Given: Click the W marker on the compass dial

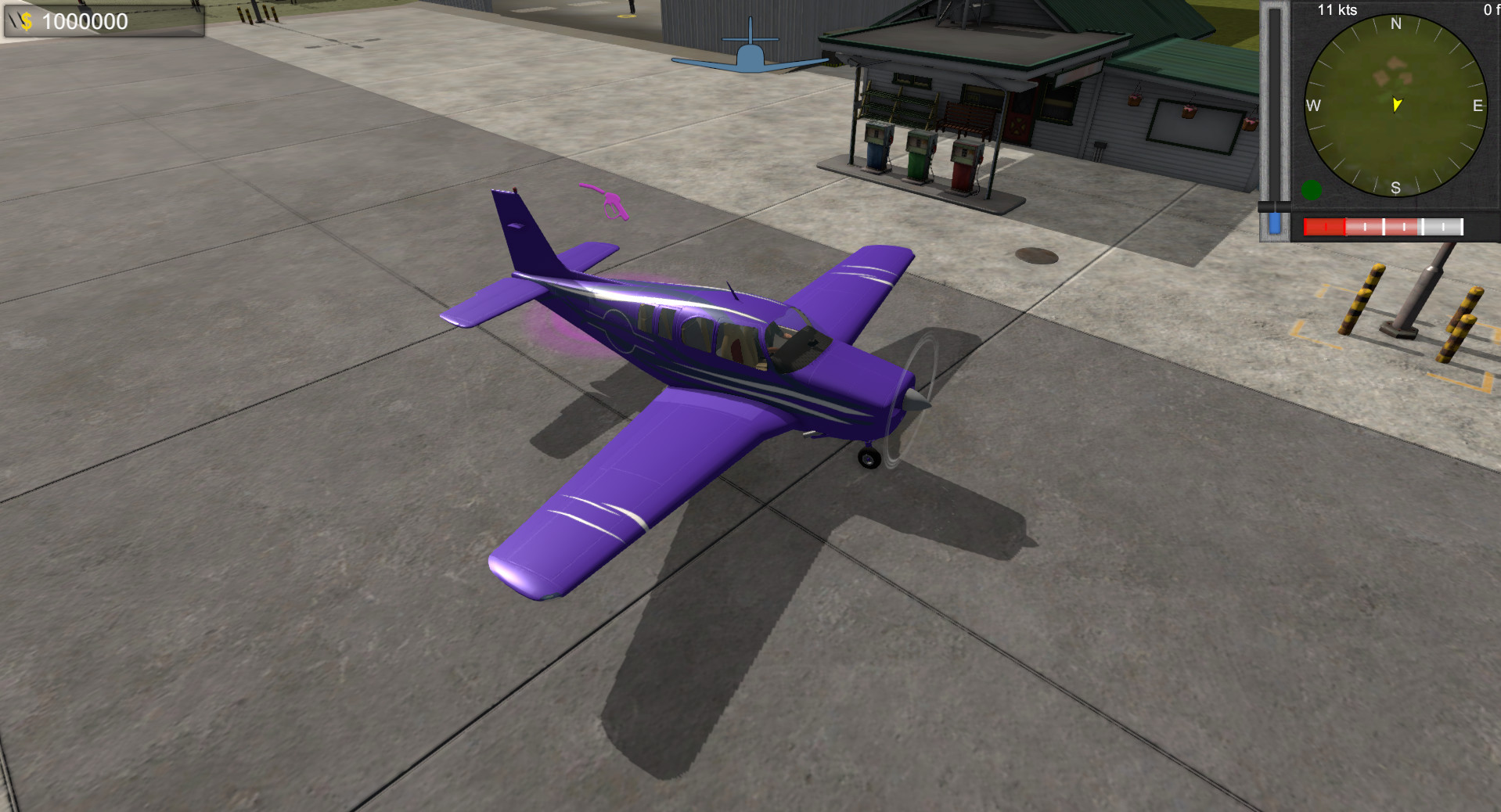Looking at the screenshot, I should pos(1313,104).
